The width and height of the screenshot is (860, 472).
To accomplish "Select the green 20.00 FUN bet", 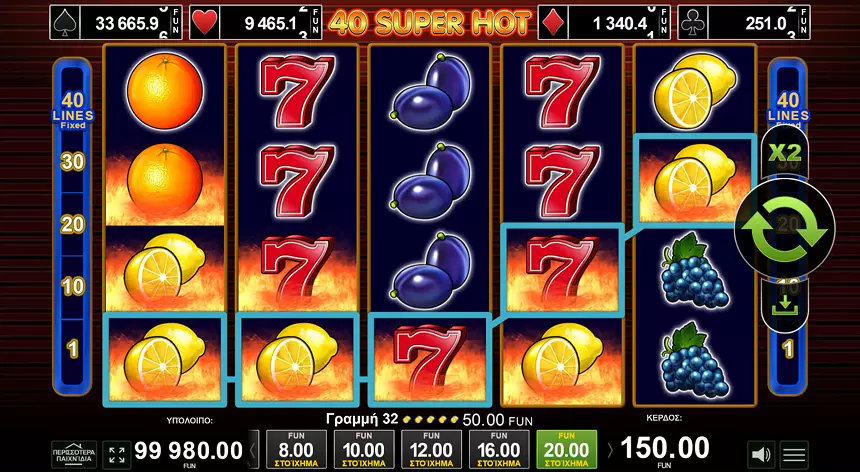I will pos(566,450).
